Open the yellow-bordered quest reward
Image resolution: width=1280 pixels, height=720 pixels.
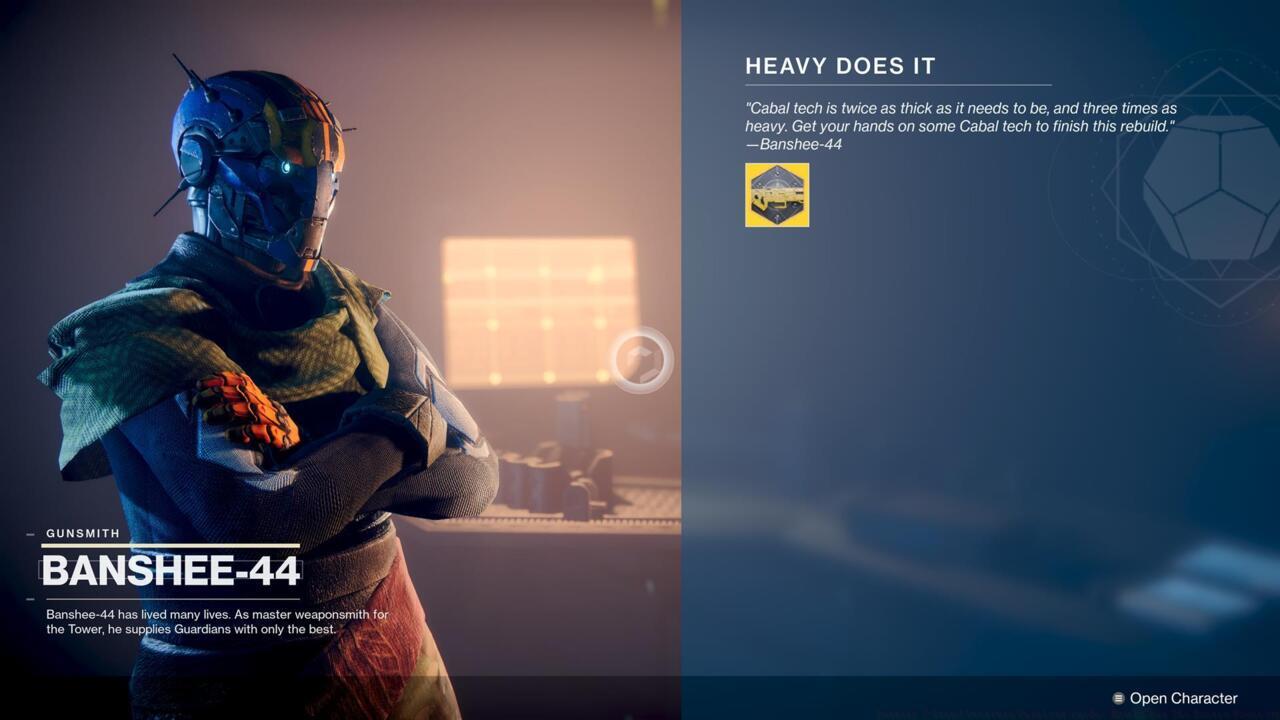click(777, 195)
